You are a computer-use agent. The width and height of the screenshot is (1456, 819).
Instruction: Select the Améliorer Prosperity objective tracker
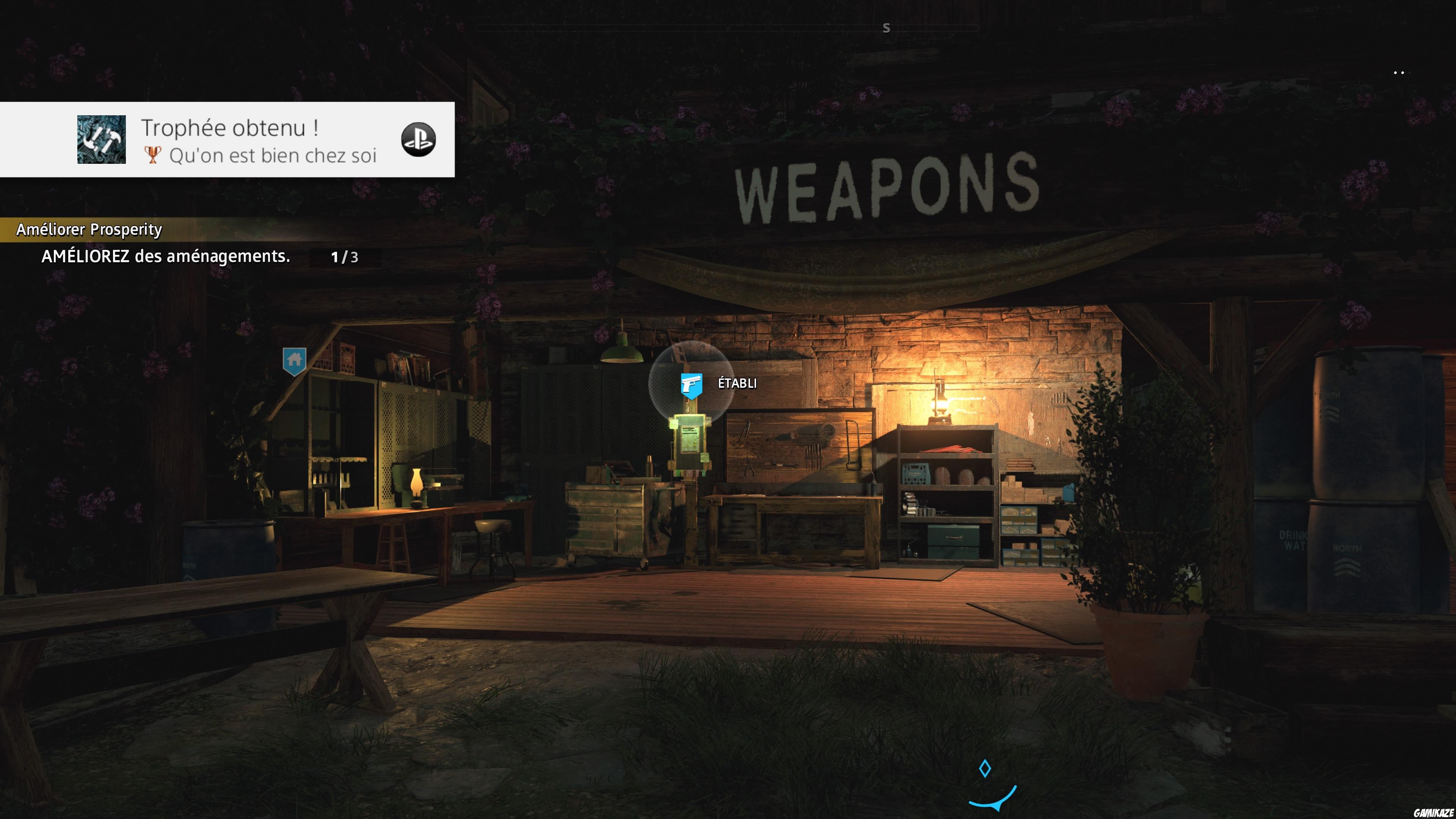point(89,229)
